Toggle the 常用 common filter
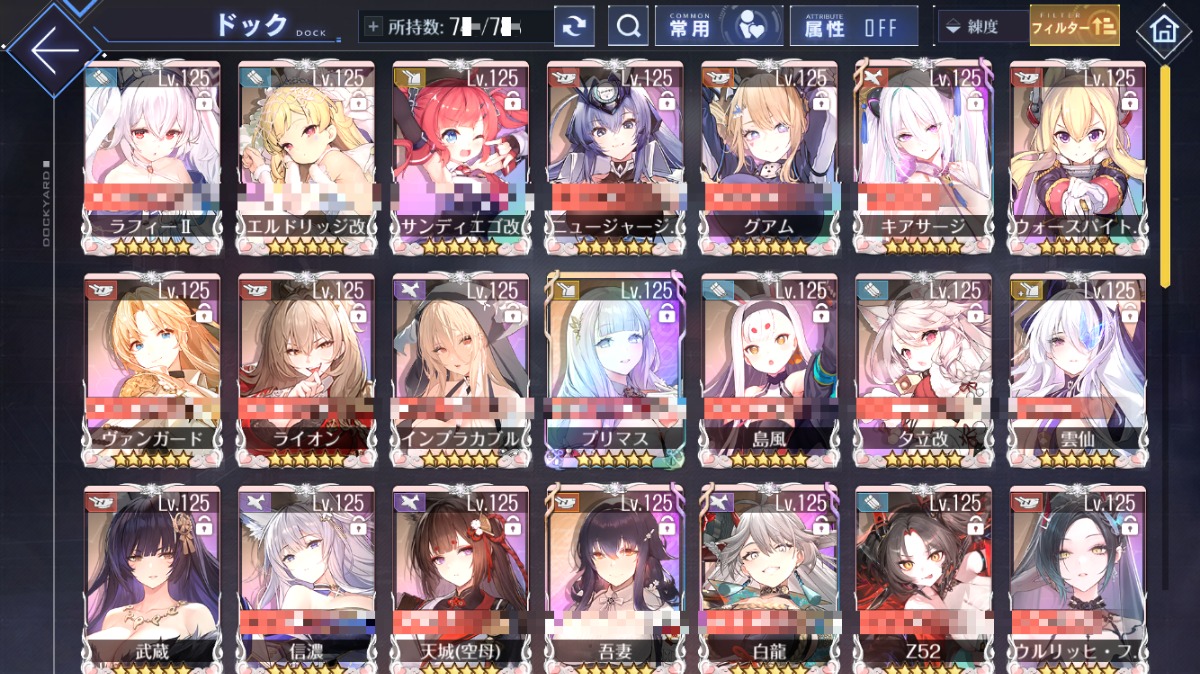 point(718,27)
